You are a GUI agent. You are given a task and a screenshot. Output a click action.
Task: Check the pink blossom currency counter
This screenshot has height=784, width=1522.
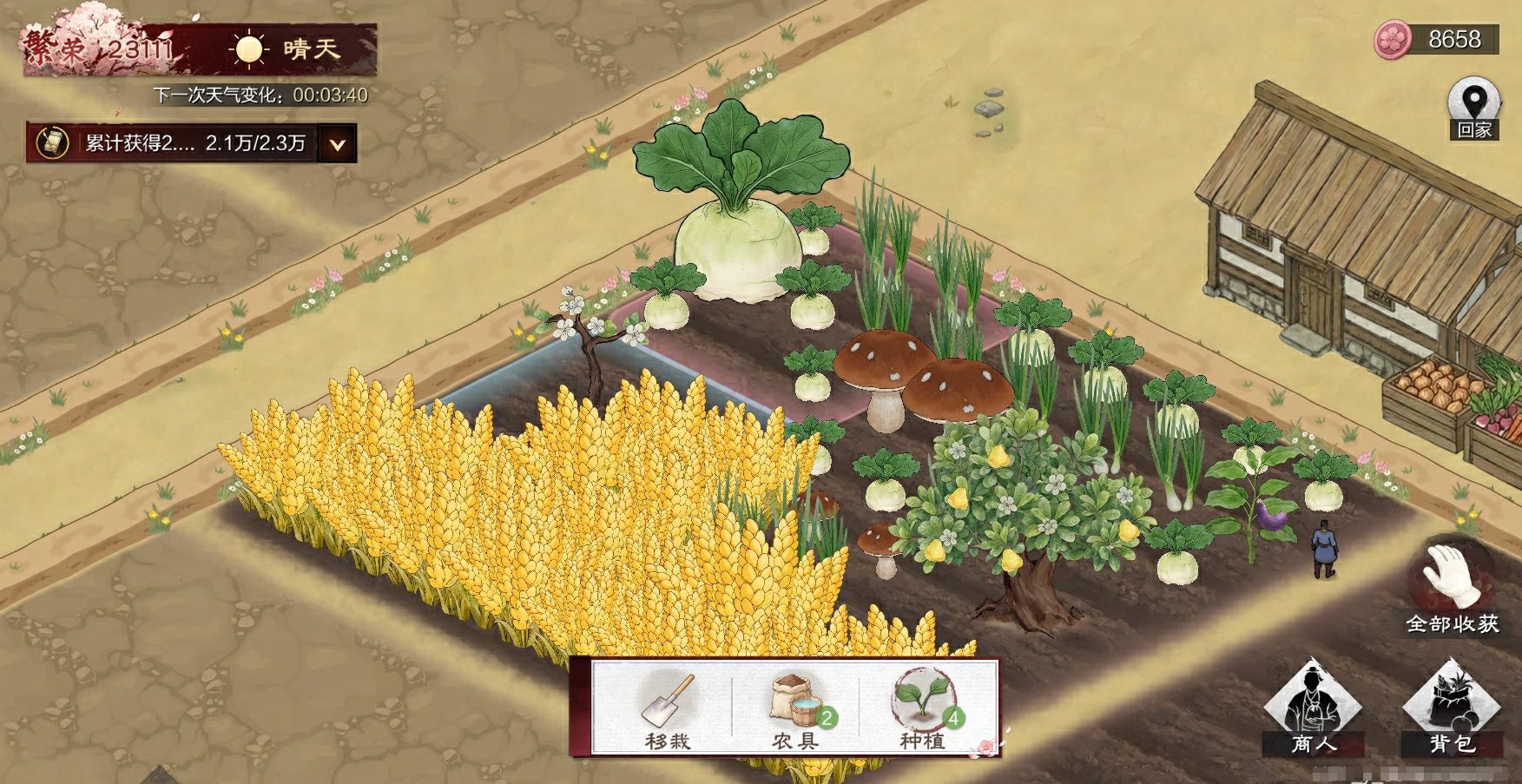[x=1436, y=40]
